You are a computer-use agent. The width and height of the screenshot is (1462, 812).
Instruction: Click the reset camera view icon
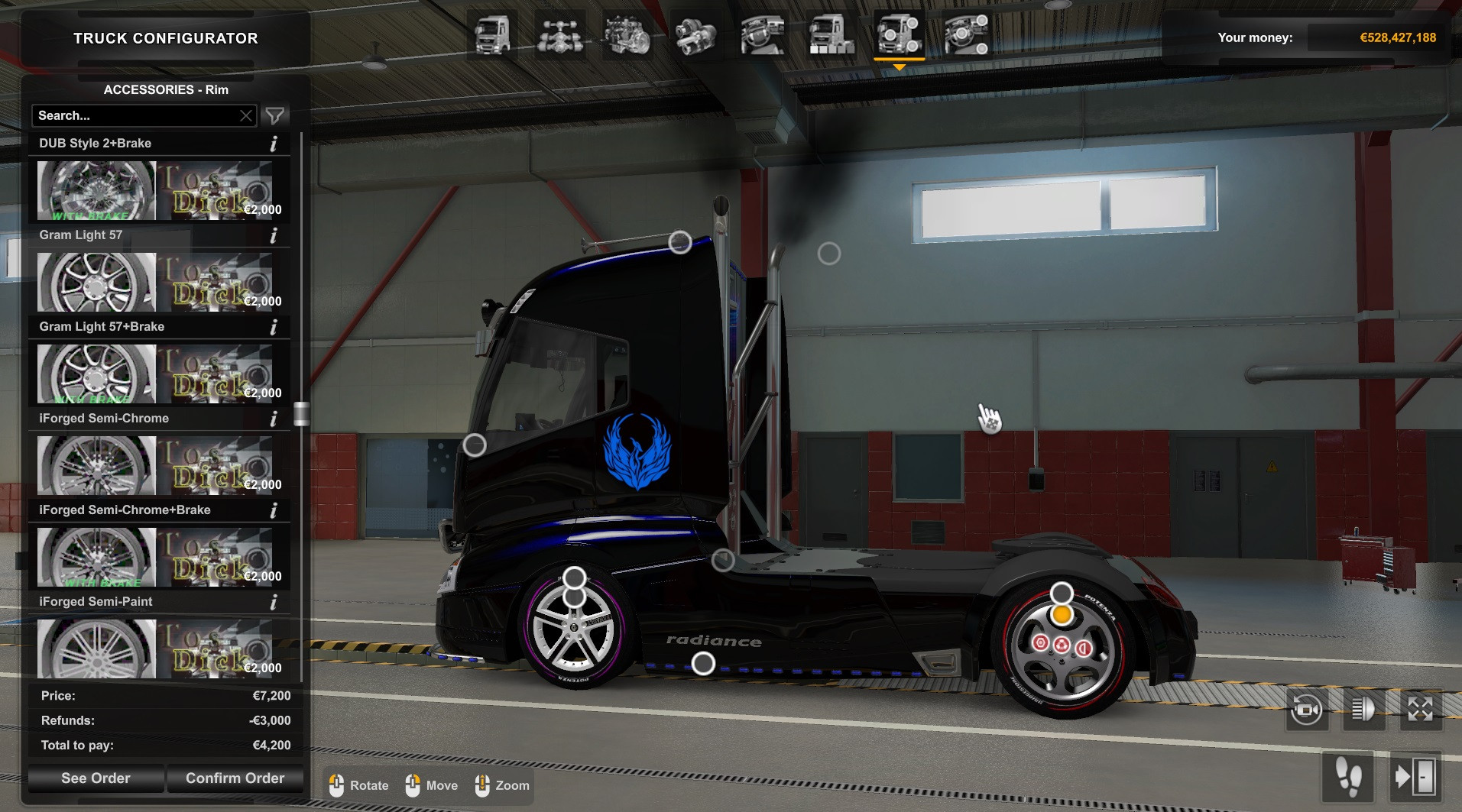point(1306,708)
